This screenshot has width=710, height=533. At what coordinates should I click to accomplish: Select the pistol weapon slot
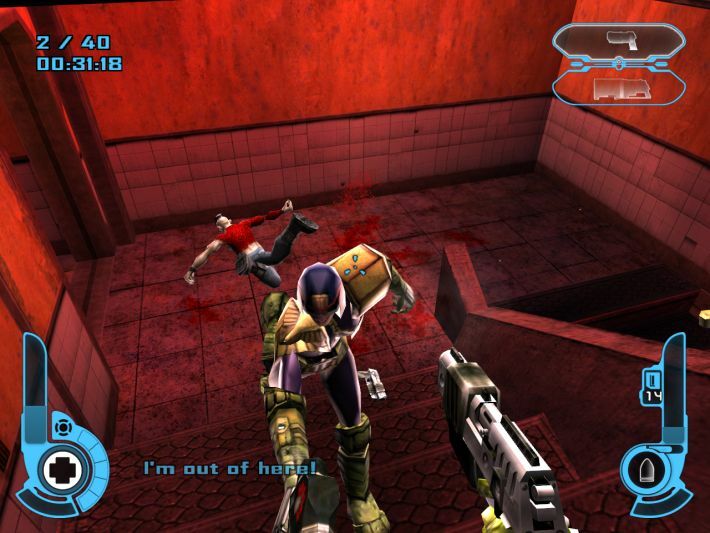click(x=618, y=40)
